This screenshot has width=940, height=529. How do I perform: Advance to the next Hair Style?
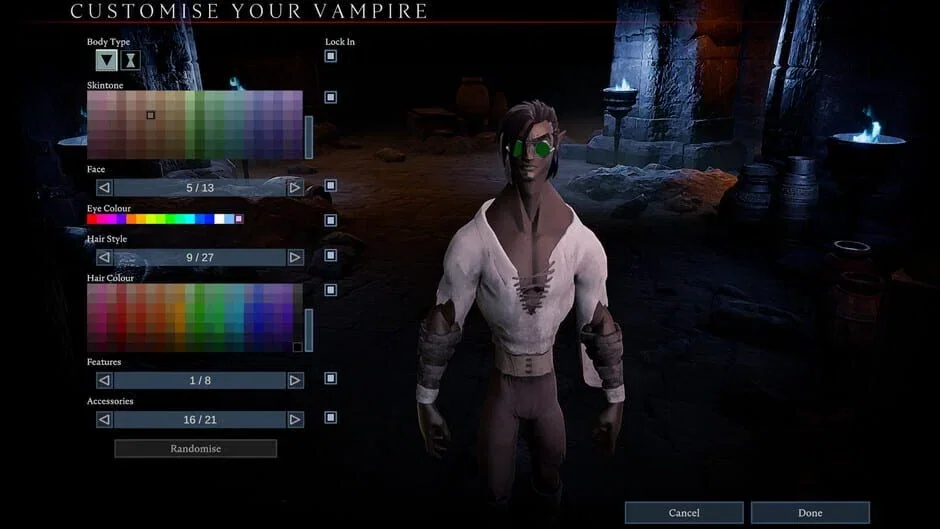(295, 257)
